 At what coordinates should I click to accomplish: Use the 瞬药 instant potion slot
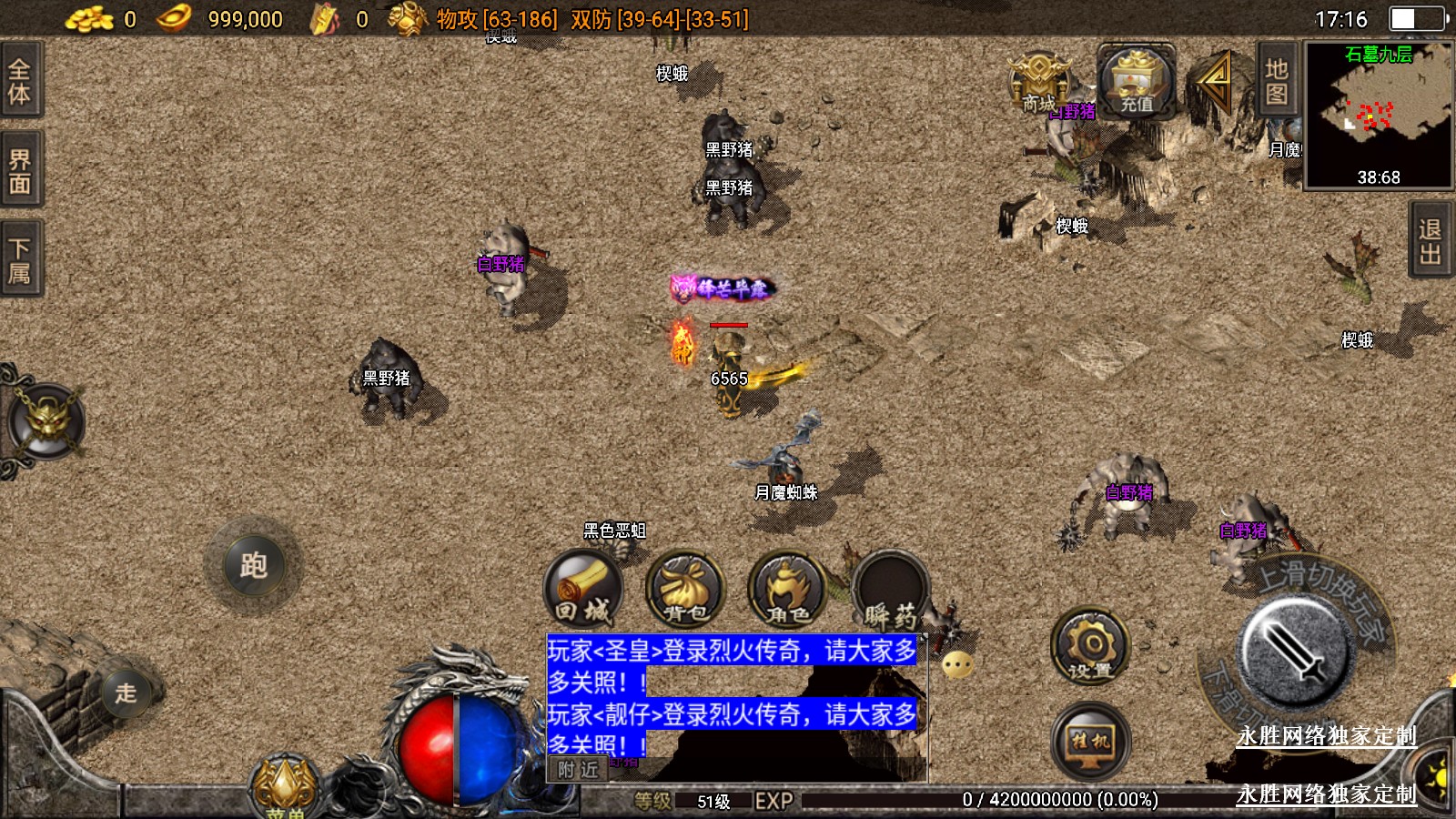tap(890, 590)
